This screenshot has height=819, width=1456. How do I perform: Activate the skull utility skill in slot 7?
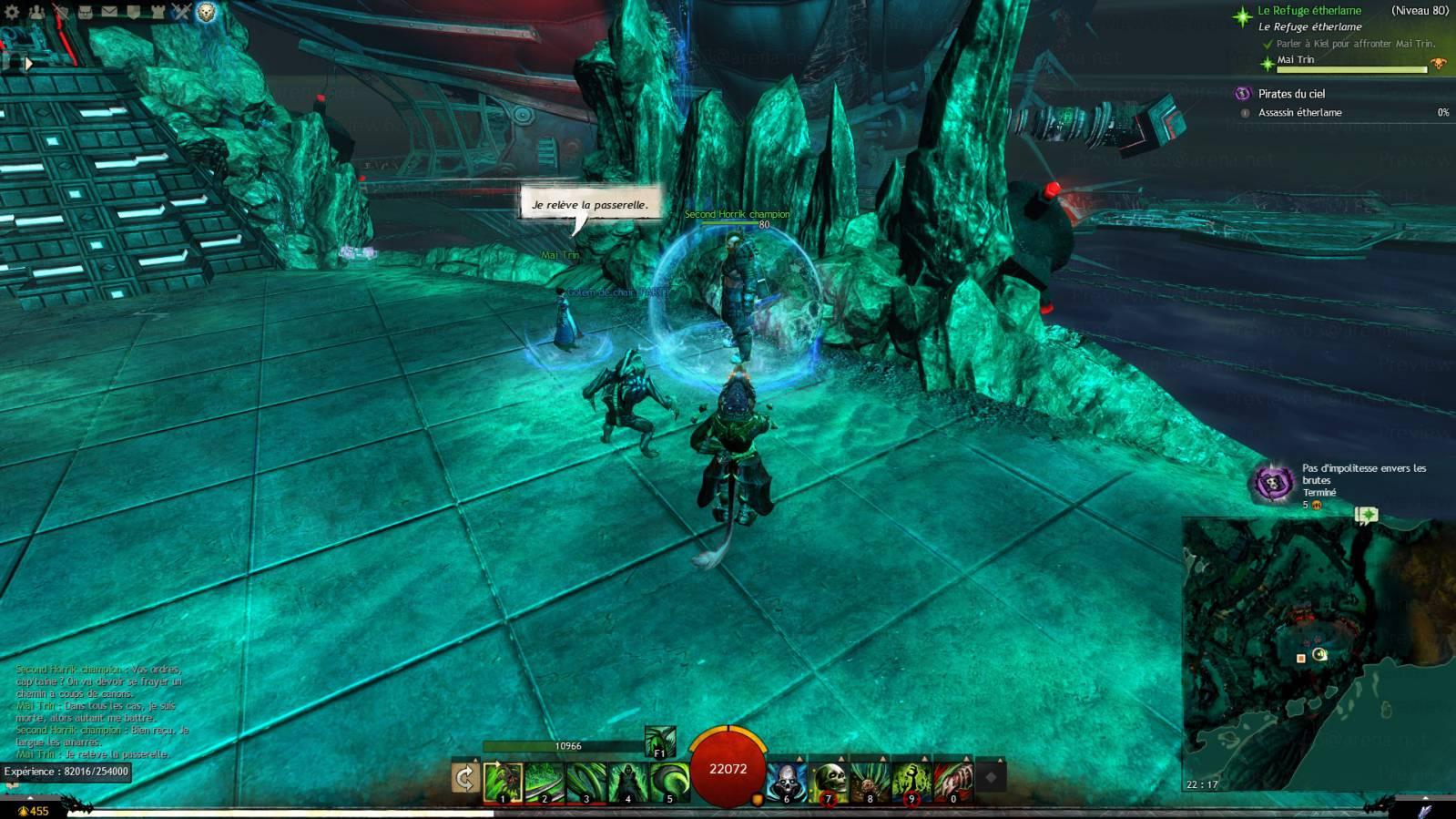(829, 783)
